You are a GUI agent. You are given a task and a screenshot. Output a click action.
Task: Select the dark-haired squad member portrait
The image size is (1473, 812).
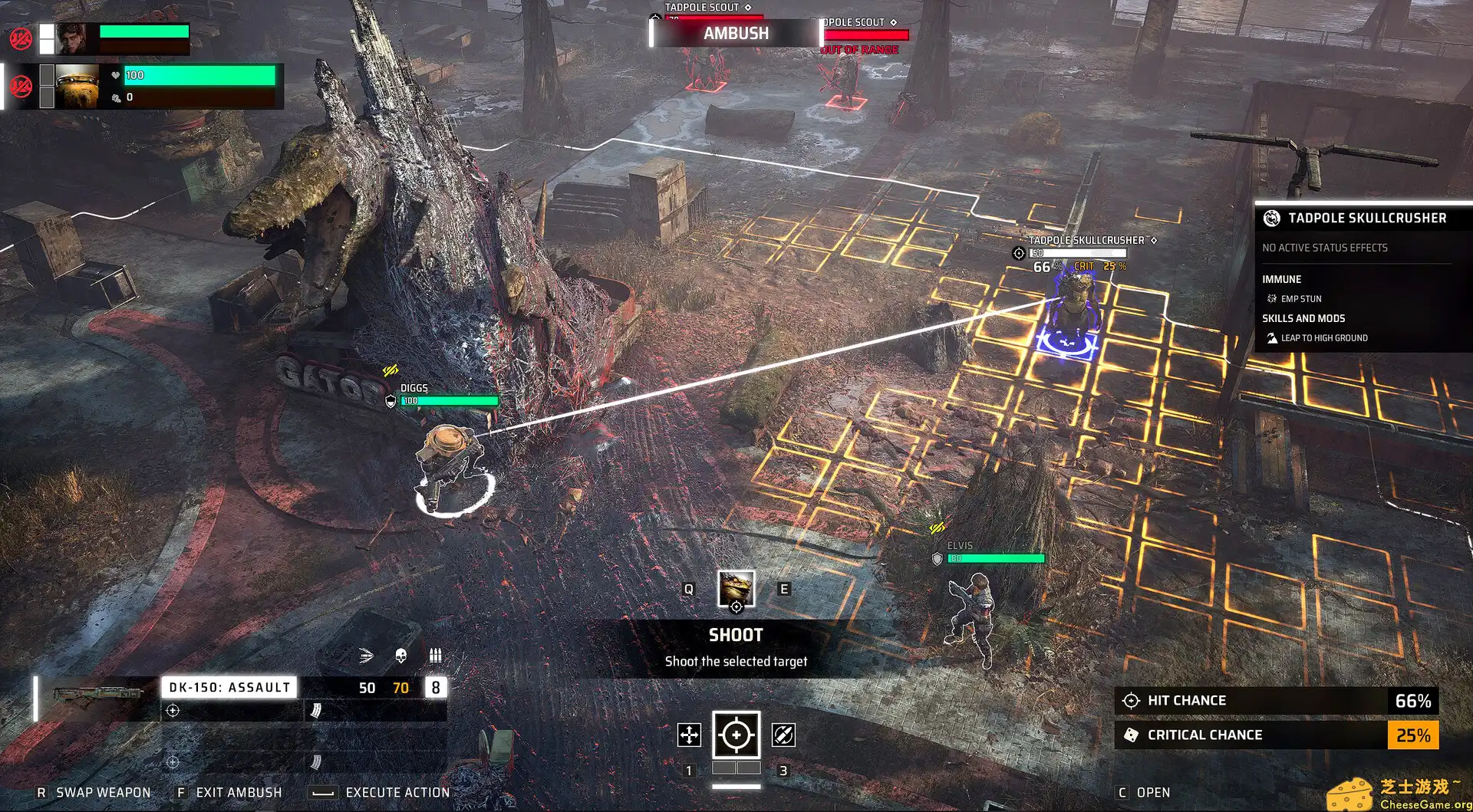click(x=75, y=38)
